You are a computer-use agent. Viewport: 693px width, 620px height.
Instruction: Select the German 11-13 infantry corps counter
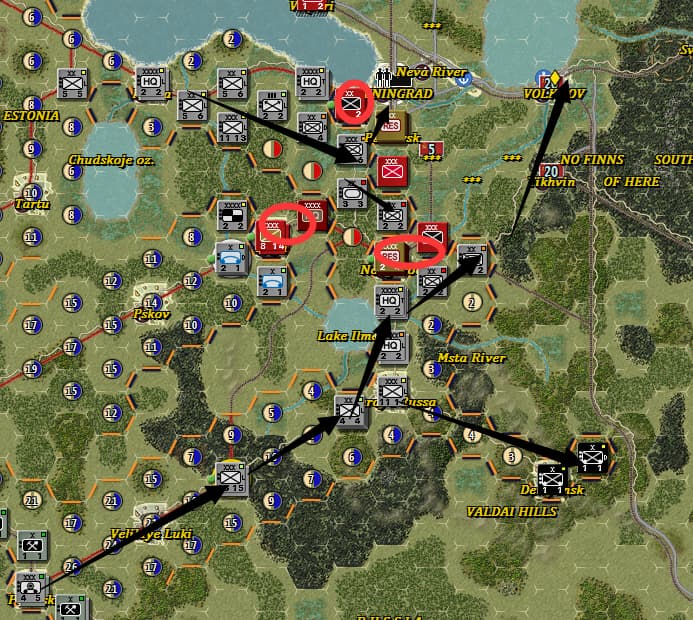[x=233, y=126]
